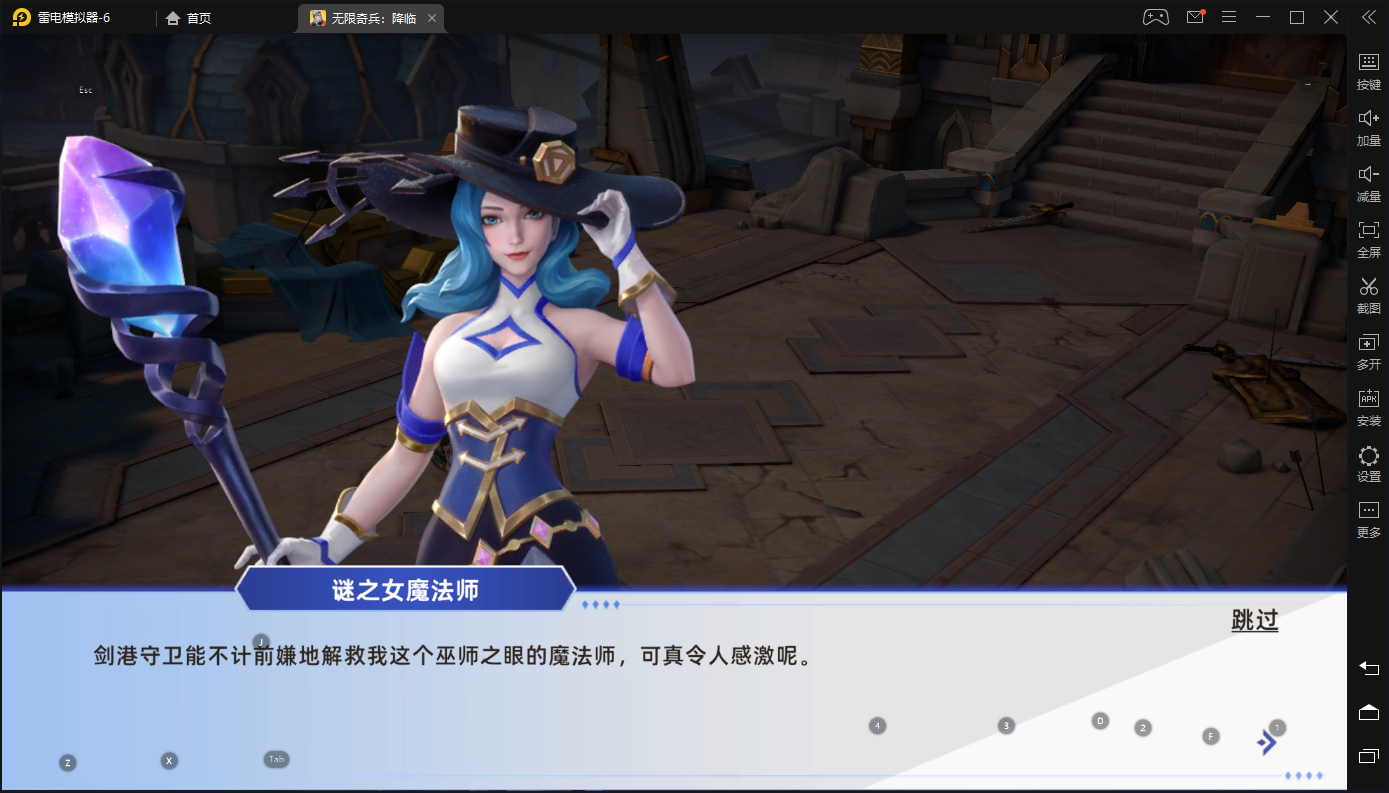Open the keyboard mapping (按键) panel
The image size is (1389, 793).
click(x=1368, y=70)
